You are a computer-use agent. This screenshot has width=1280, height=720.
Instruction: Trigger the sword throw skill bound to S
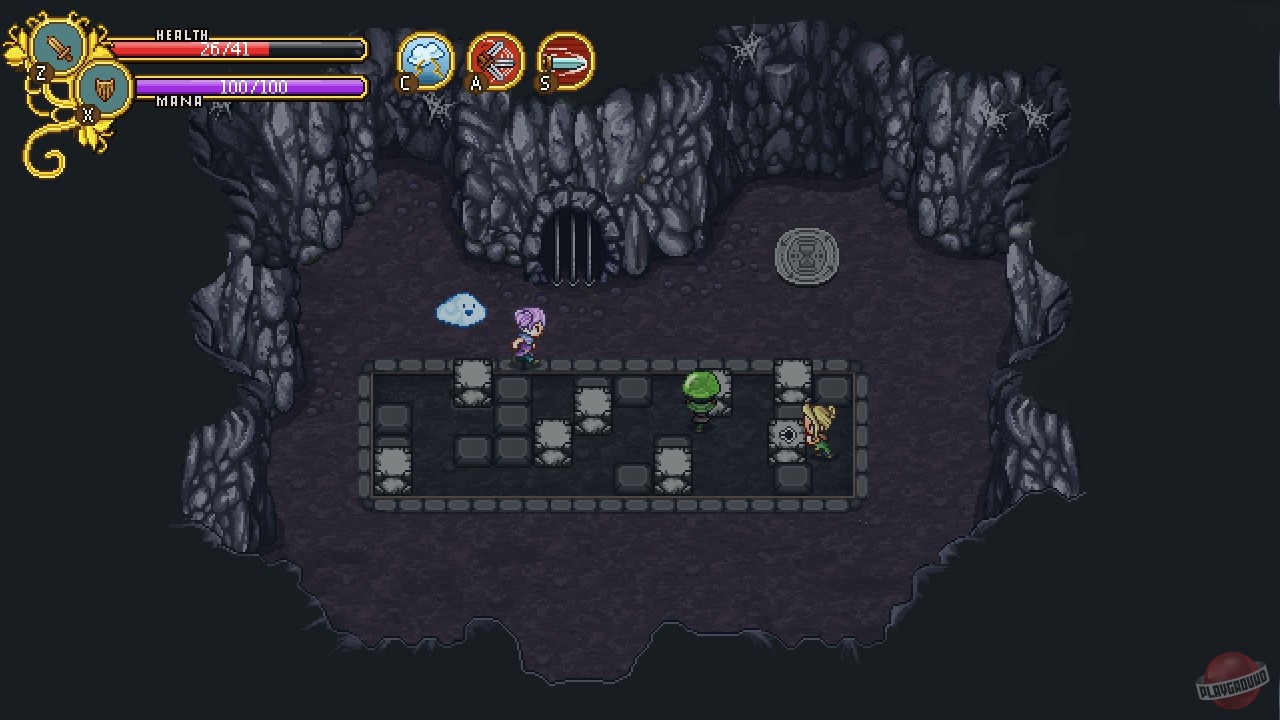click(563, 62)
